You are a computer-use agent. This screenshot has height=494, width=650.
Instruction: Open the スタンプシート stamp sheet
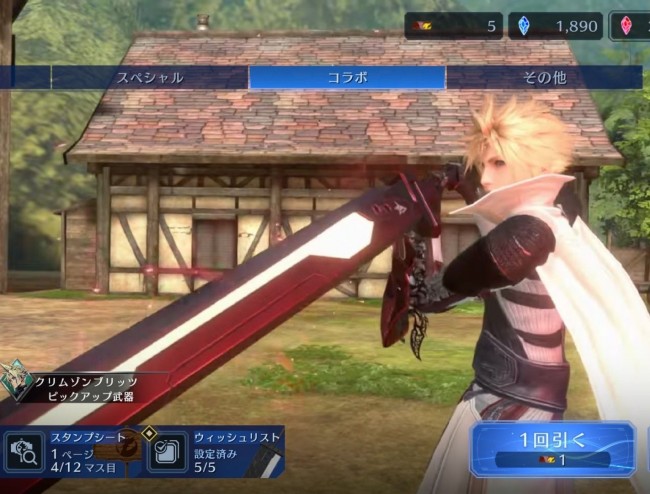(x=70, y=450)
